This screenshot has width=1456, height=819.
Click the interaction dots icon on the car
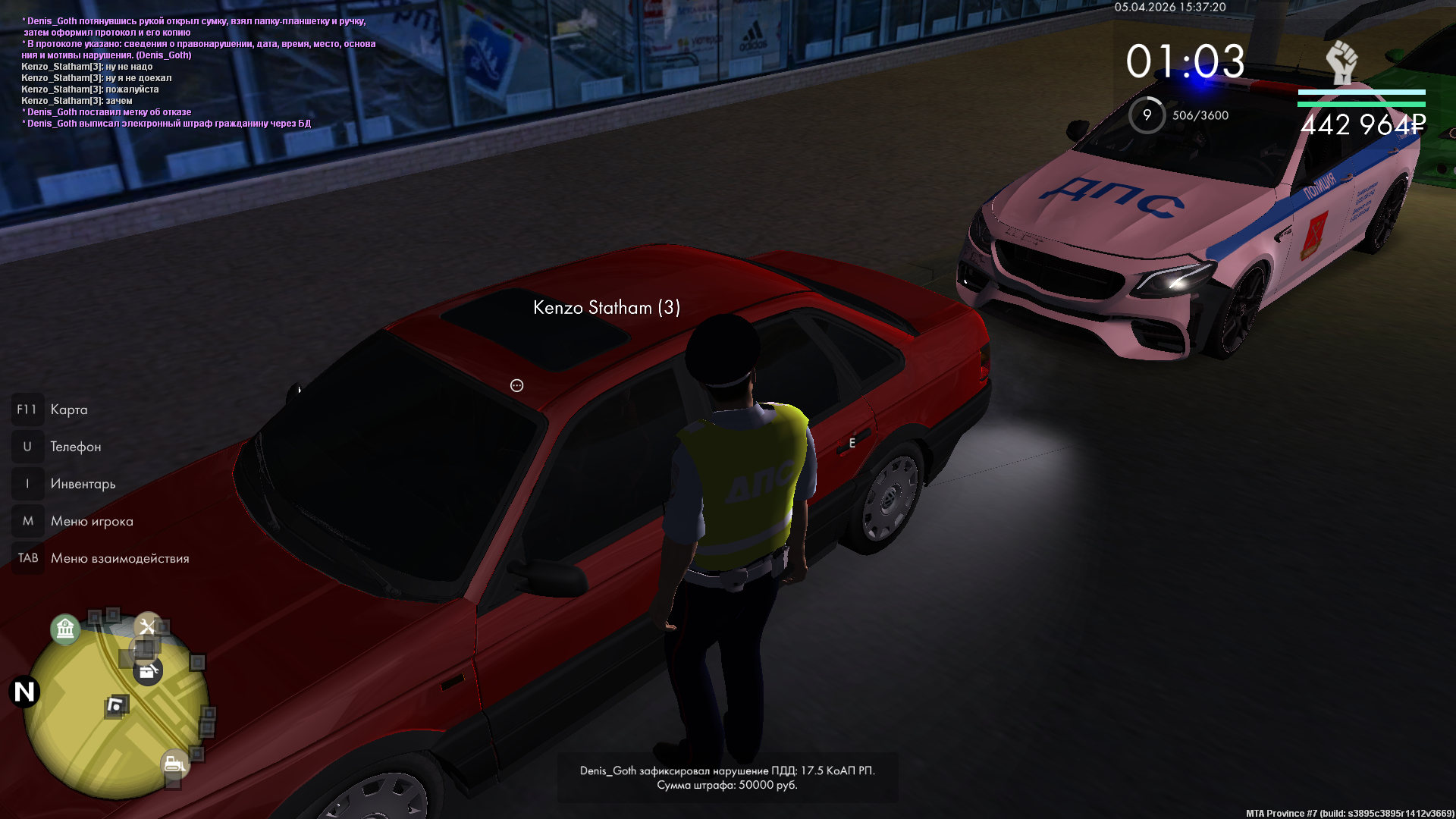click(516, 385)
